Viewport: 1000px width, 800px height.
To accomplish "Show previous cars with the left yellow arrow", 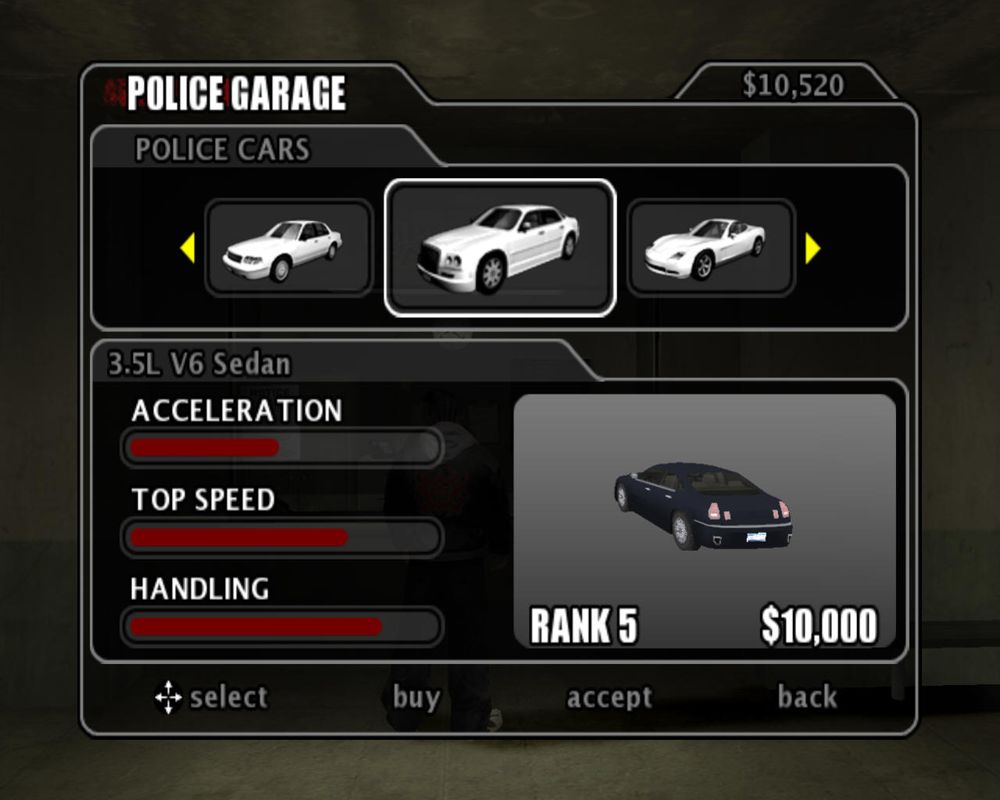I will (x=187, y=248).
